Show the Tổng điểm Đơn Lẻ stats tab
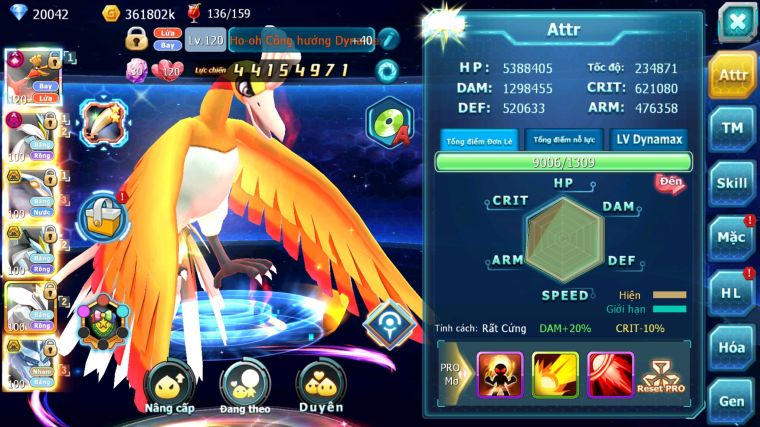Image resolution: width=760 pixels, height=427 pixels. [x=479, y=140]
